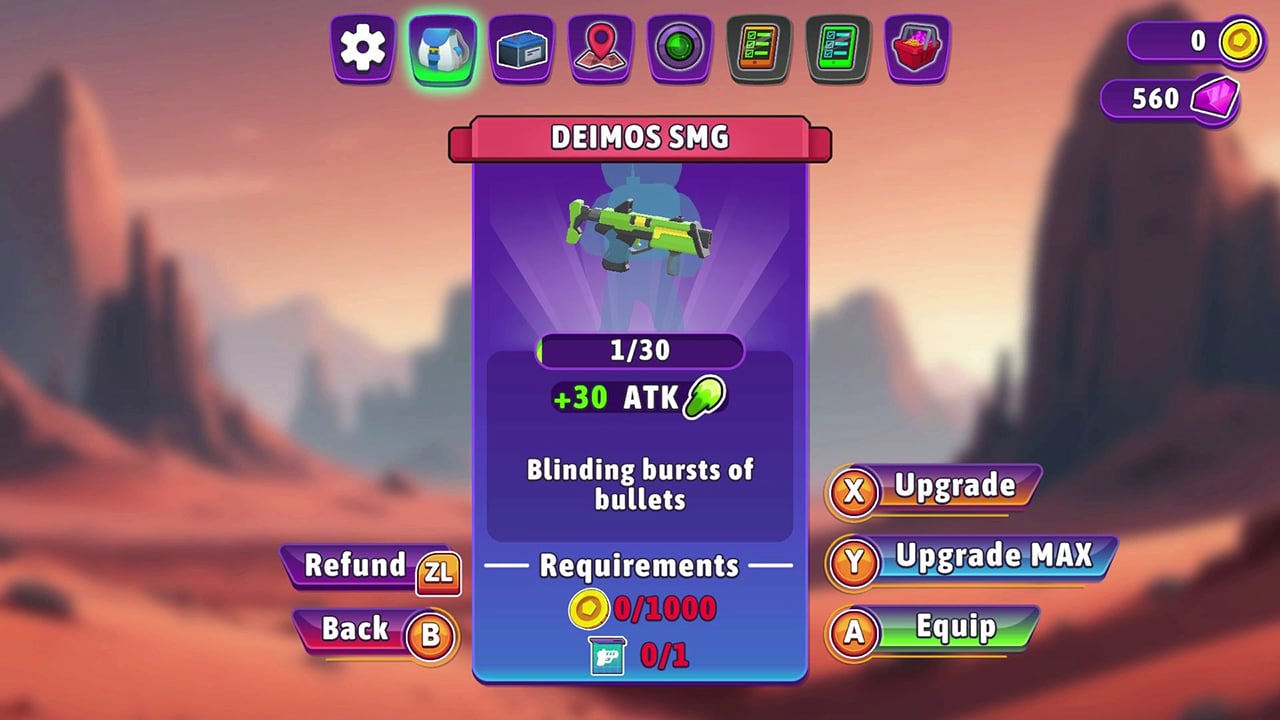
Task: Click the gem currency icon showing 560
Action: [x=1215, y=98]
